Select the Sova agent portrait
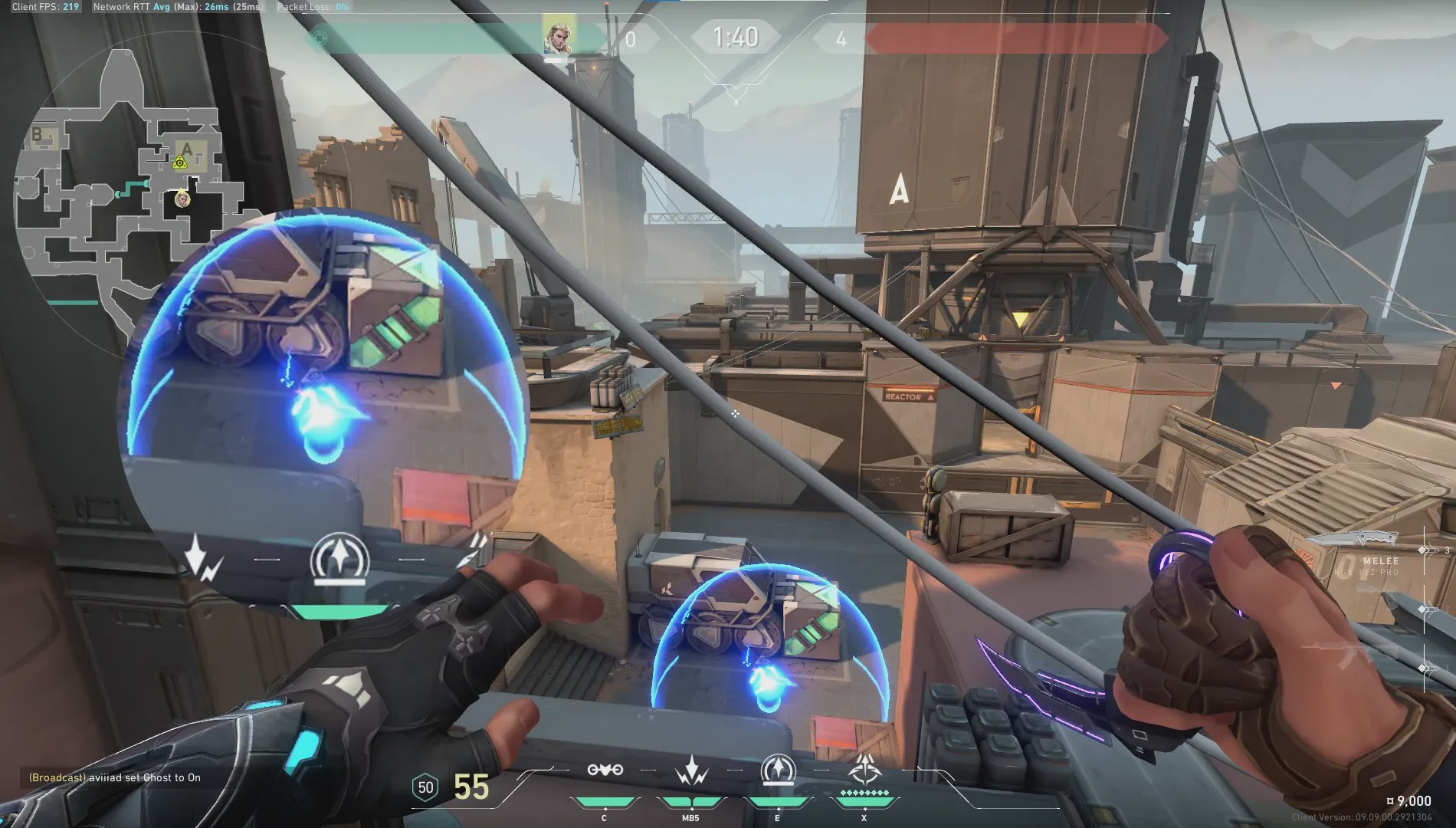Viewport: 1456px width, 828px height. [x=557, y=36]
